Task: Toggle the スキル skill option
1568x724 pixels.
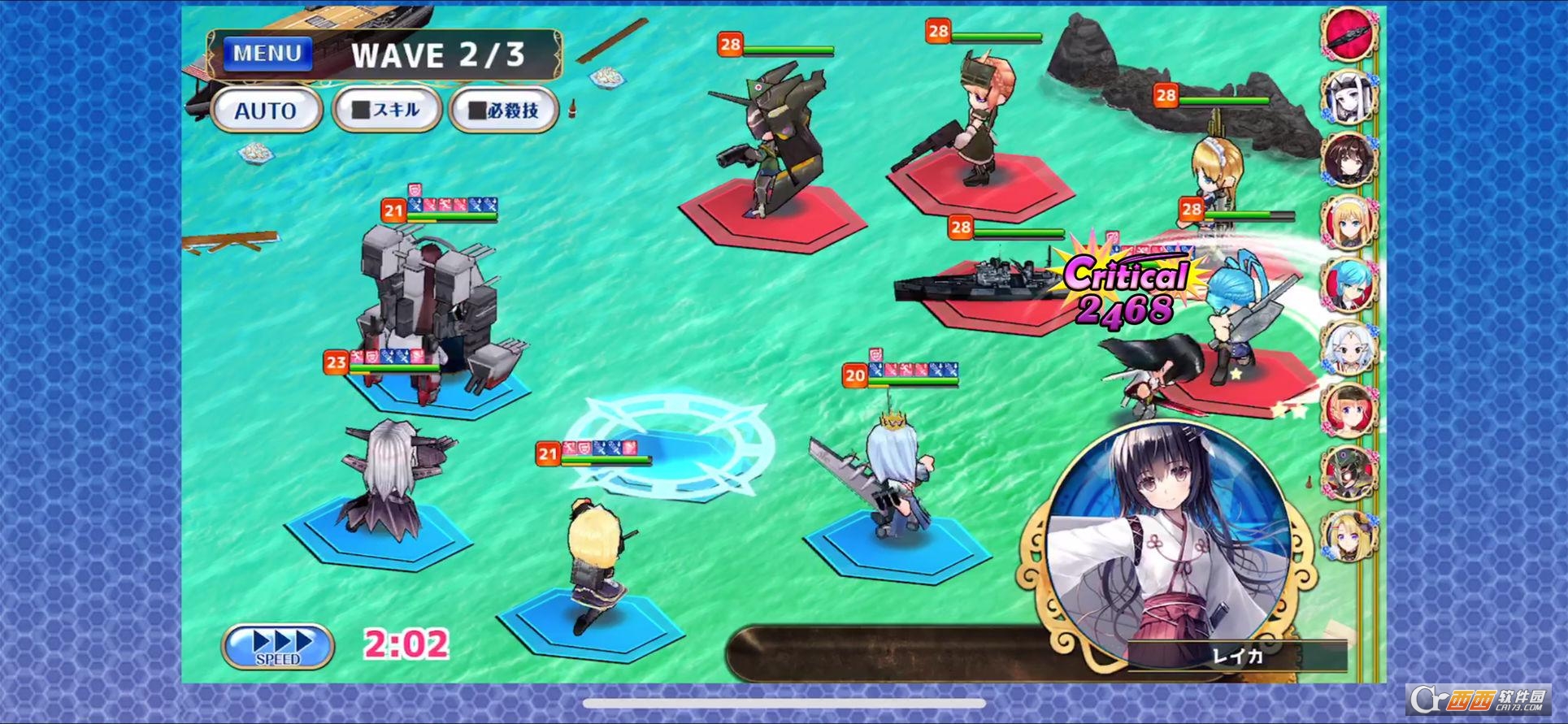Action: pos(387,110)
